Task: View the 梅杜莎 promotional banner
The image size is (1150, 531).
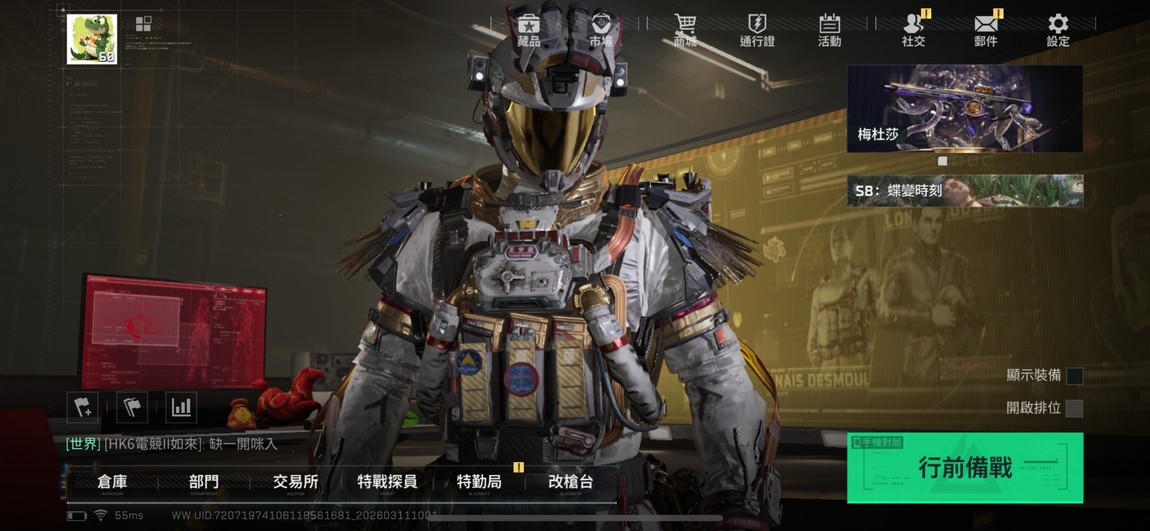Action: pyautogui.click(x=964, y=108)
